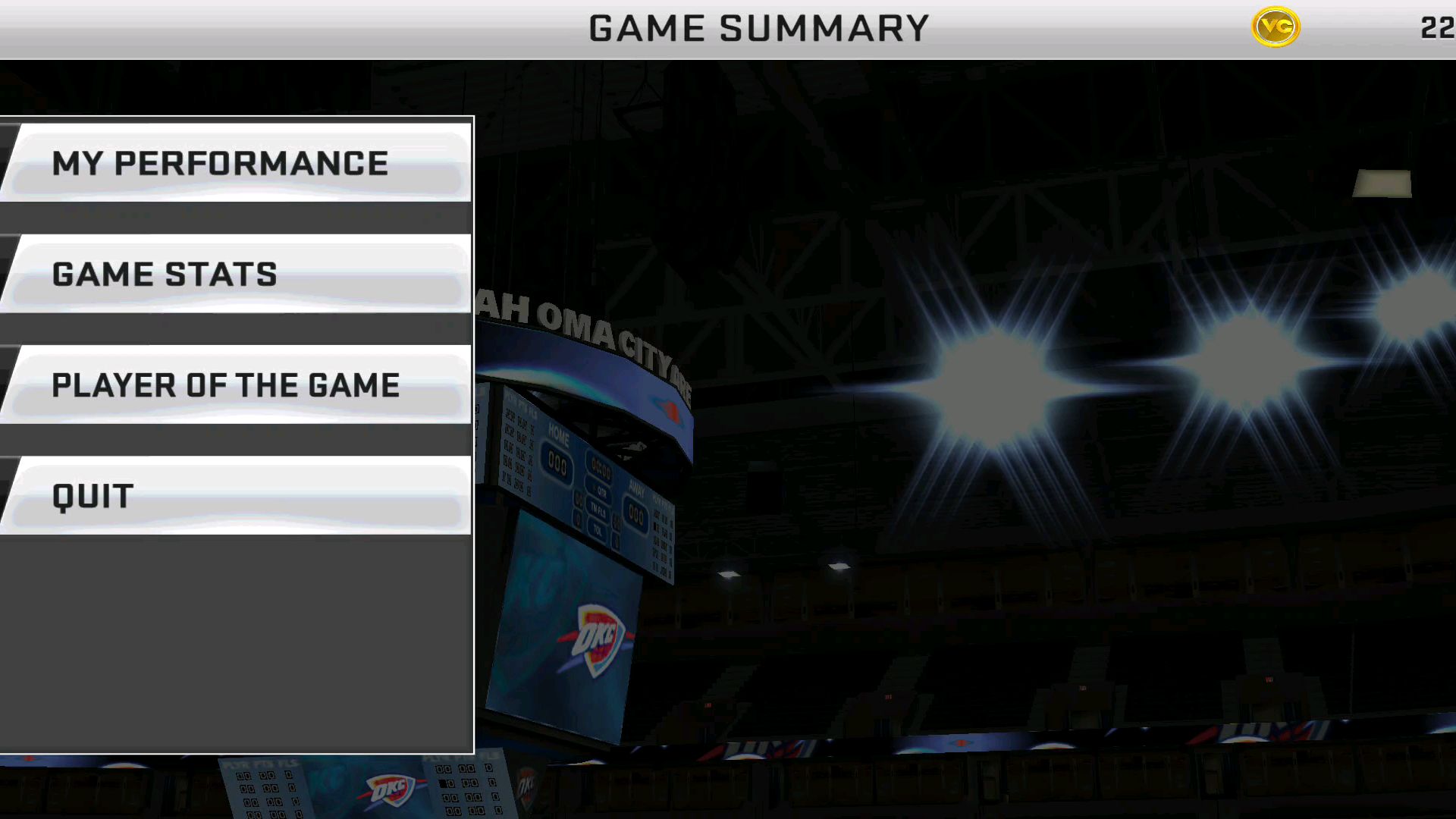
Task: Click the gold VC coin icon
Action: pyautogui.click(x=1276, y=27)
